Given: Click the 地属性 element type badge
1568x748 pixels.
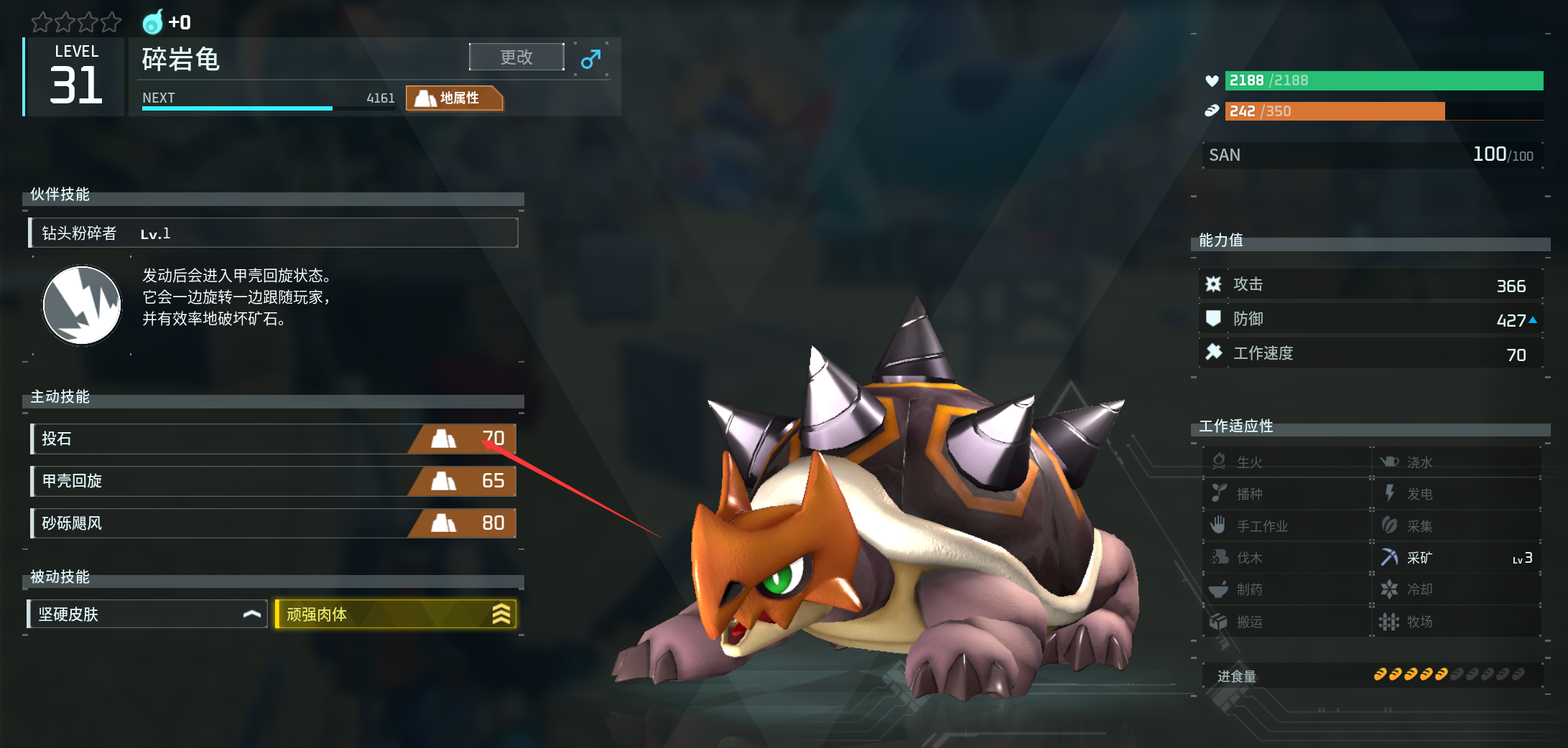Looking at the screenshot, I should (x=454, y=98).
